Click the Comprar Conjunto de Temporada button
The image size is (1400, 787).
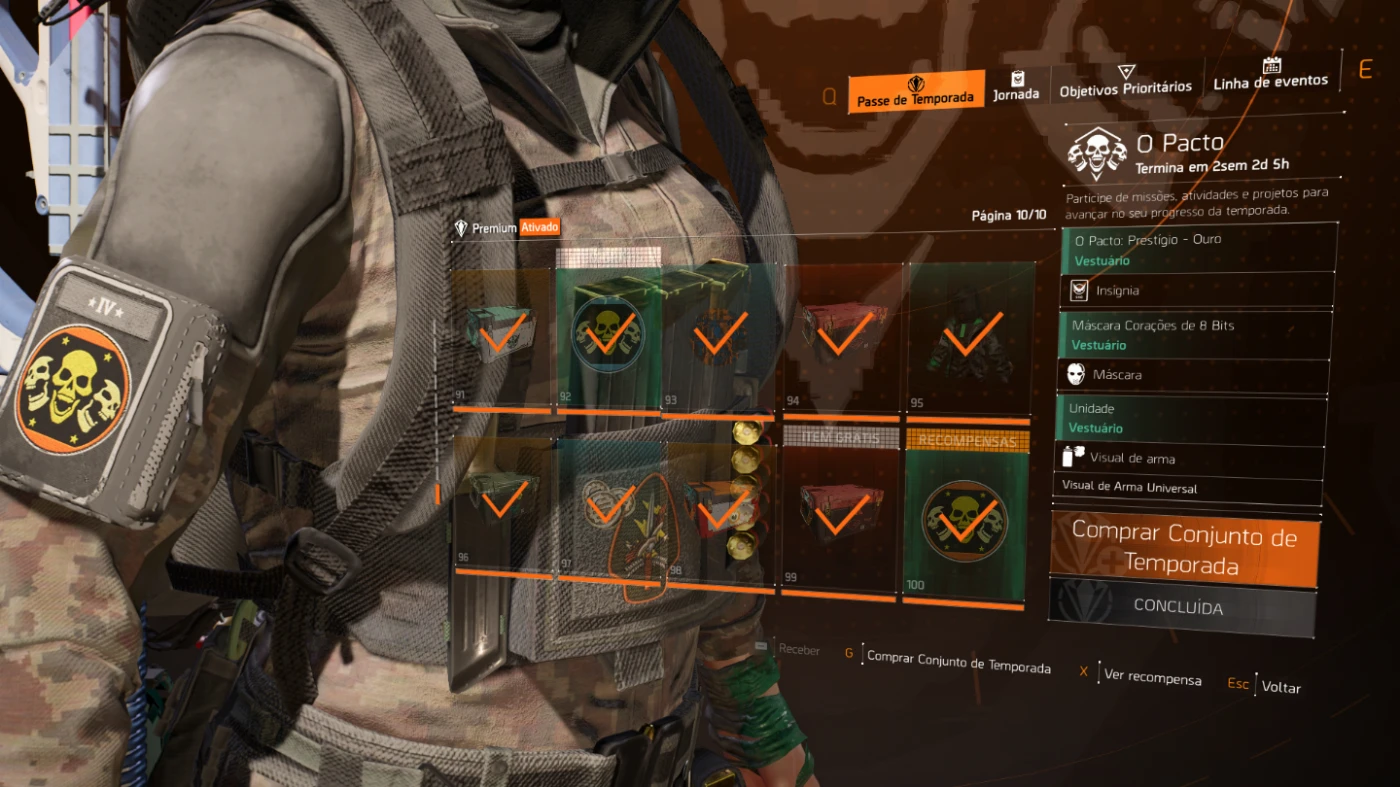(x=1184, y=549)
